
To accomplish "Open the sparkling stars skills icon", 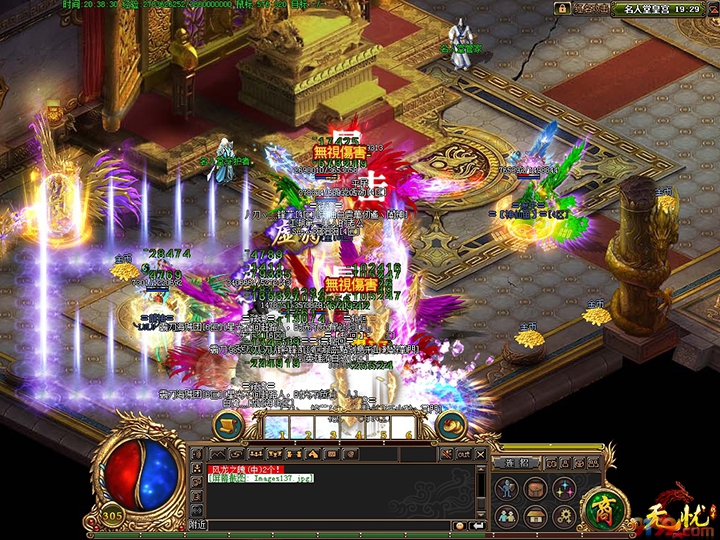I will [564, 489].
